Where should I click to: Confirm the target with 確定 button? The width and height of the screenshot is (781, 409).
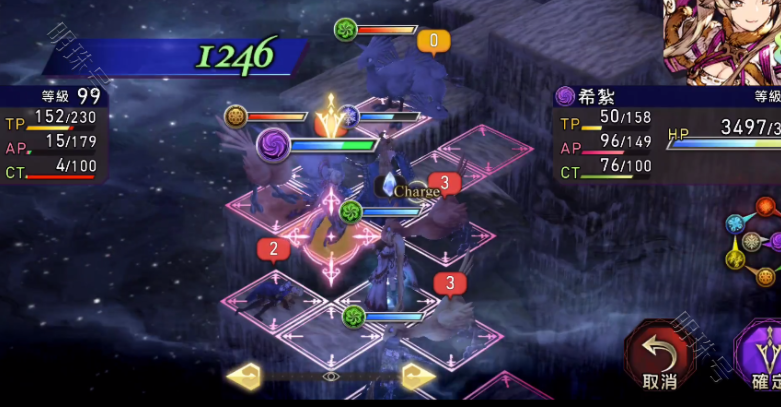(762, 358)
